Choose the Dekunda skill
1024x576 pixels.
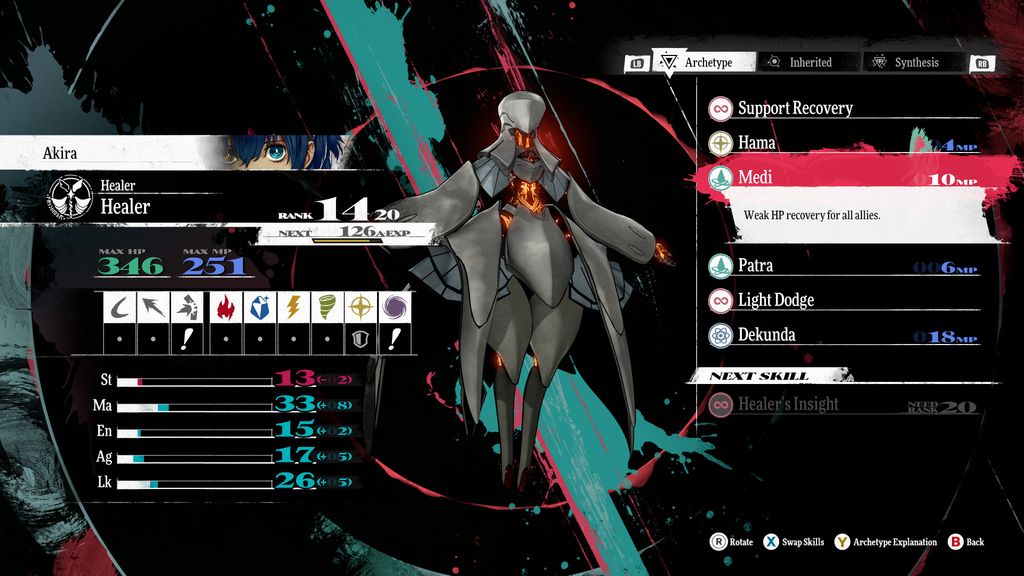767,336
